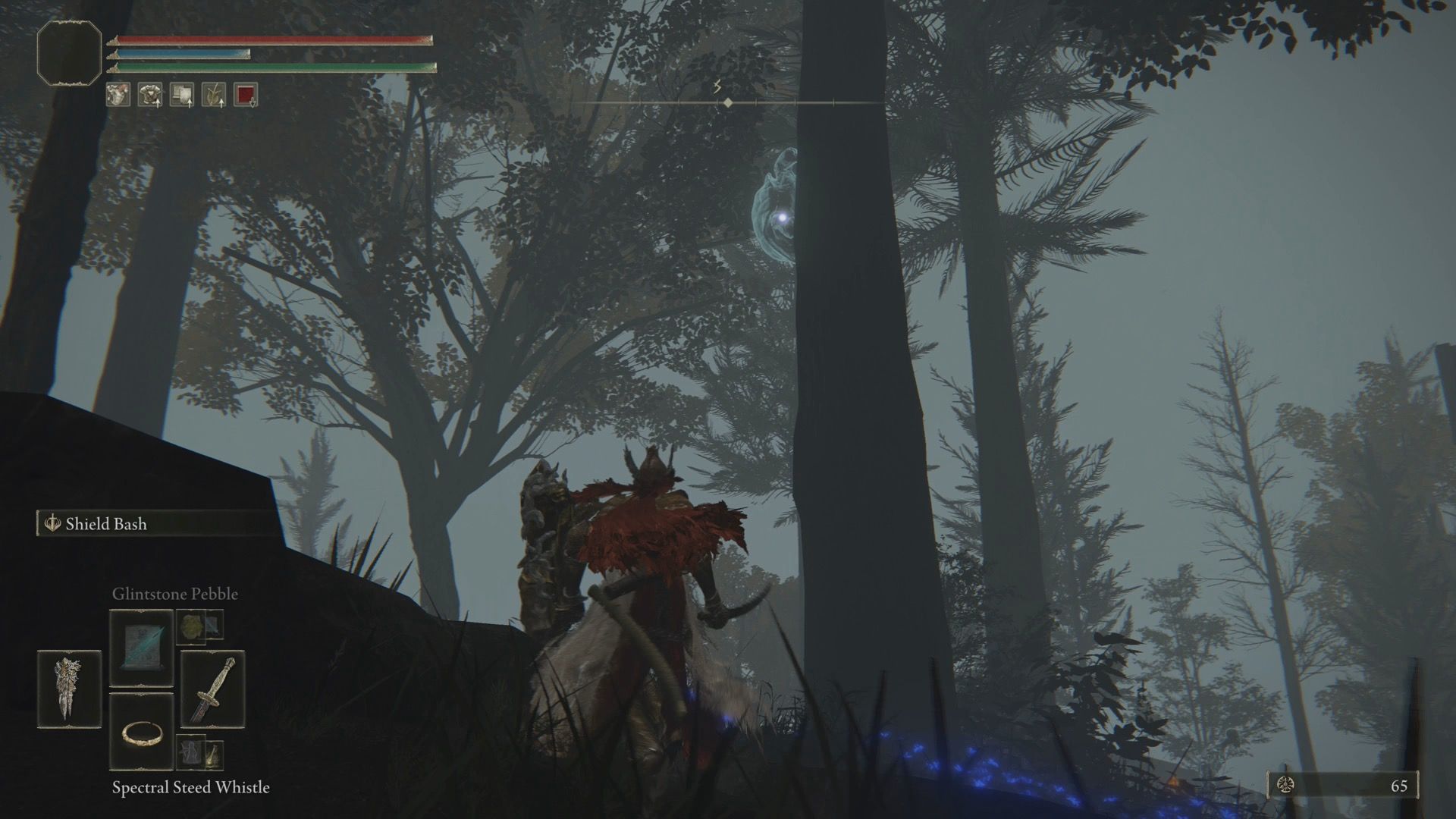Select the right-hand sword equipment slot
The height and width of the screenshot is (819, 1456).
[214, 689]
